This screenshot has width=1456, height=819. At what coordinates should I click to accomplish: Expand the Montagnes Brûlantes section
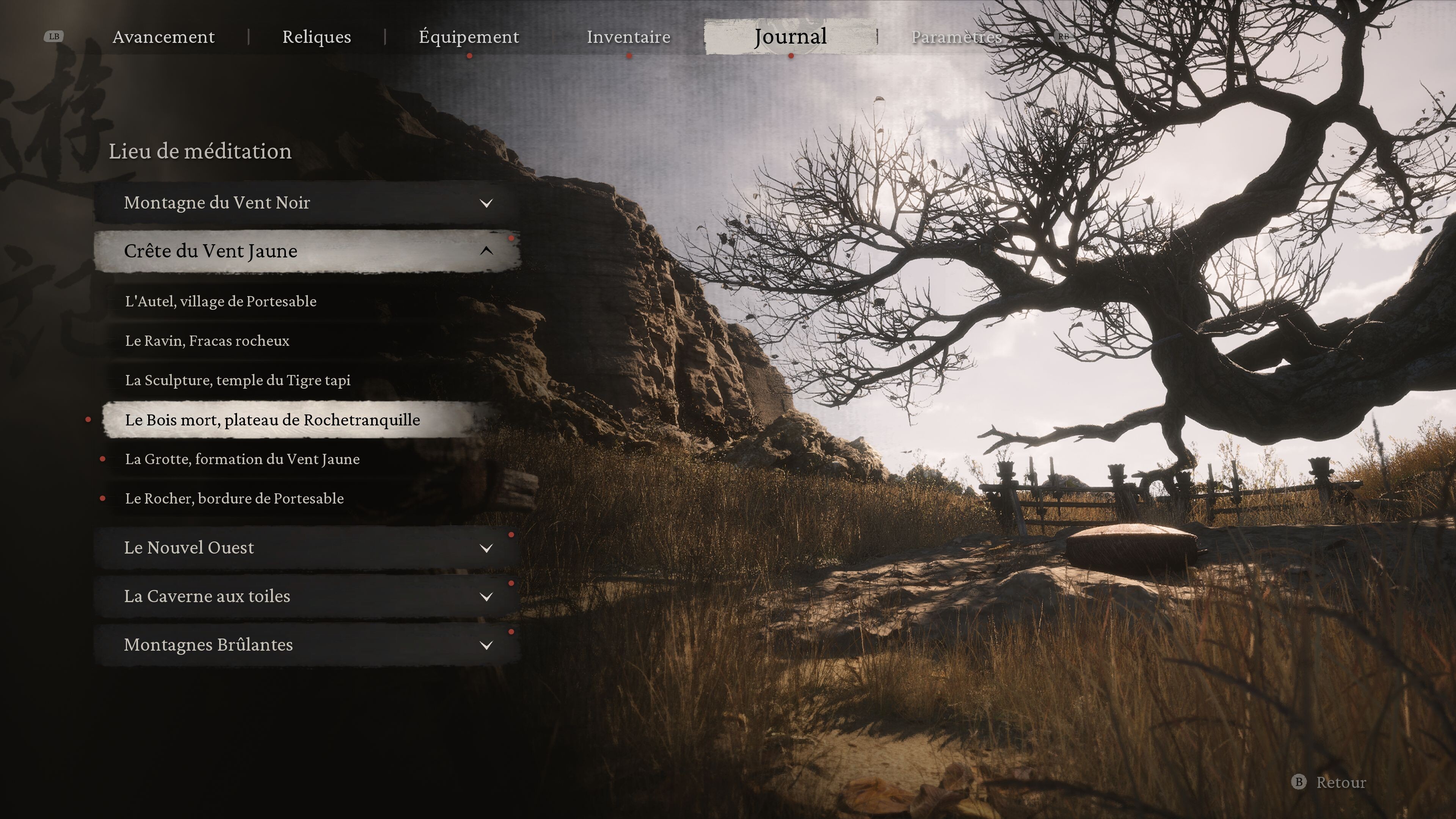(x=306, y=645)
